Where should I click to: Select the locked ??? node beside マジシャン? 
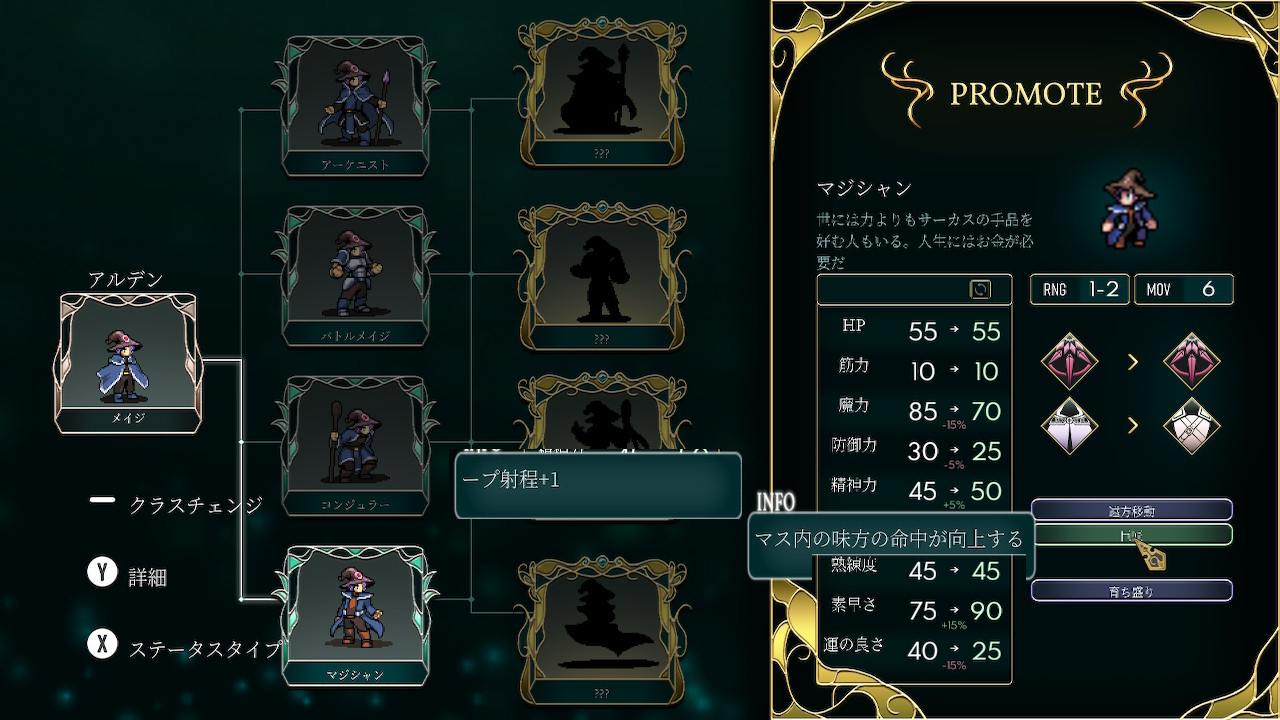click(600, 632)
